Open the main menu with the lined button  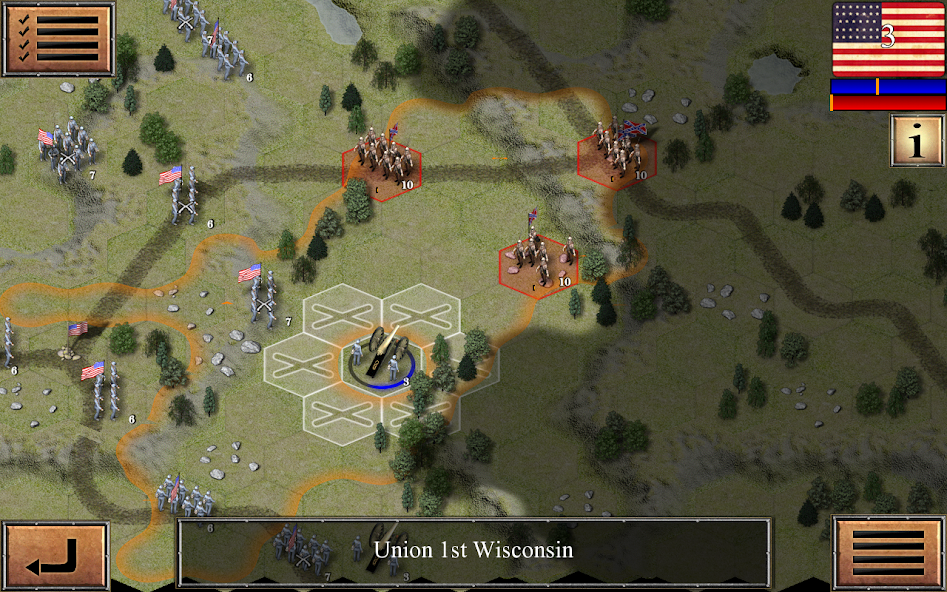888,553
